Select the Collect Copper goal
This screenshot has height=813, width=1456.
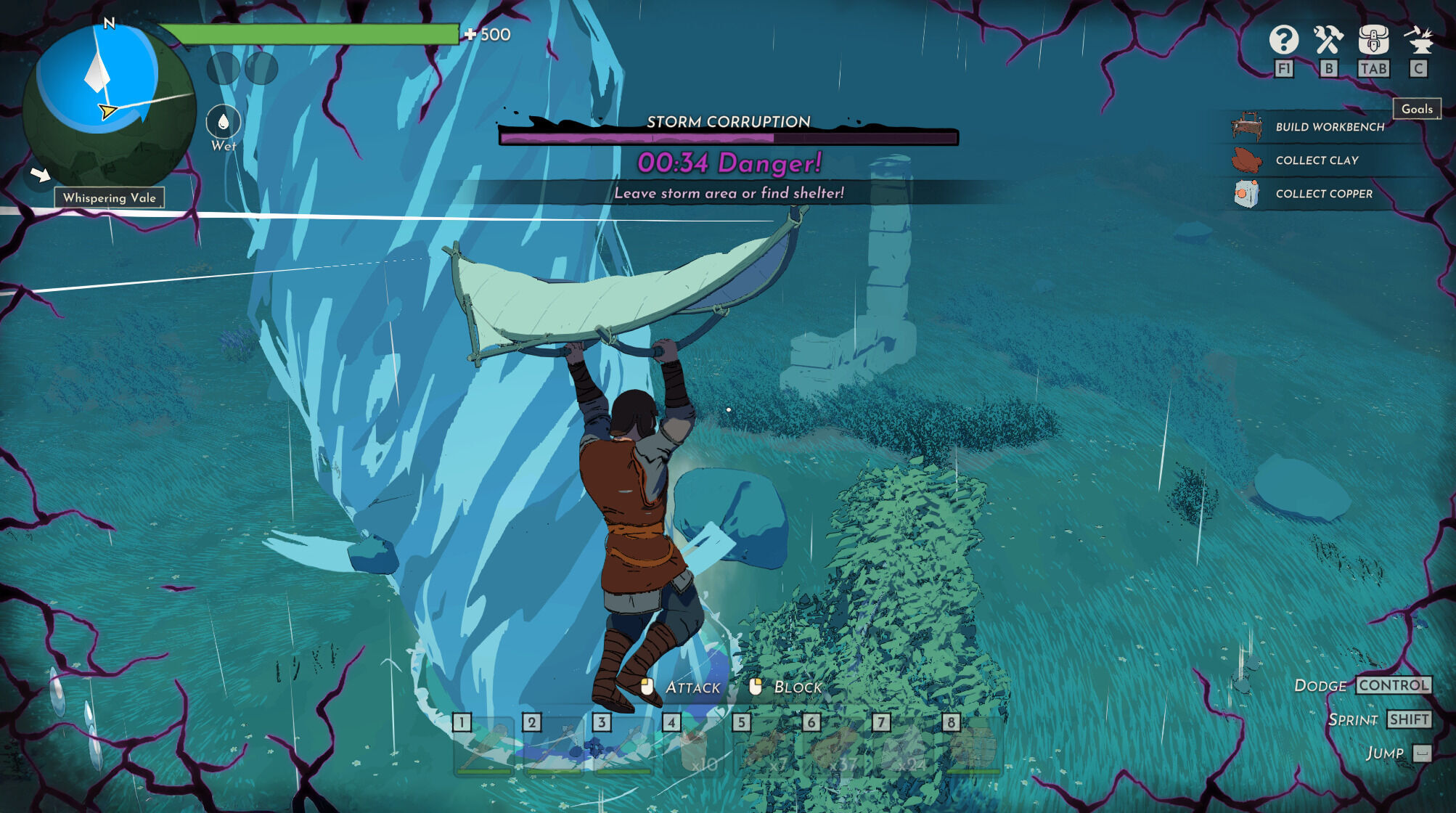click(1323, 194)
